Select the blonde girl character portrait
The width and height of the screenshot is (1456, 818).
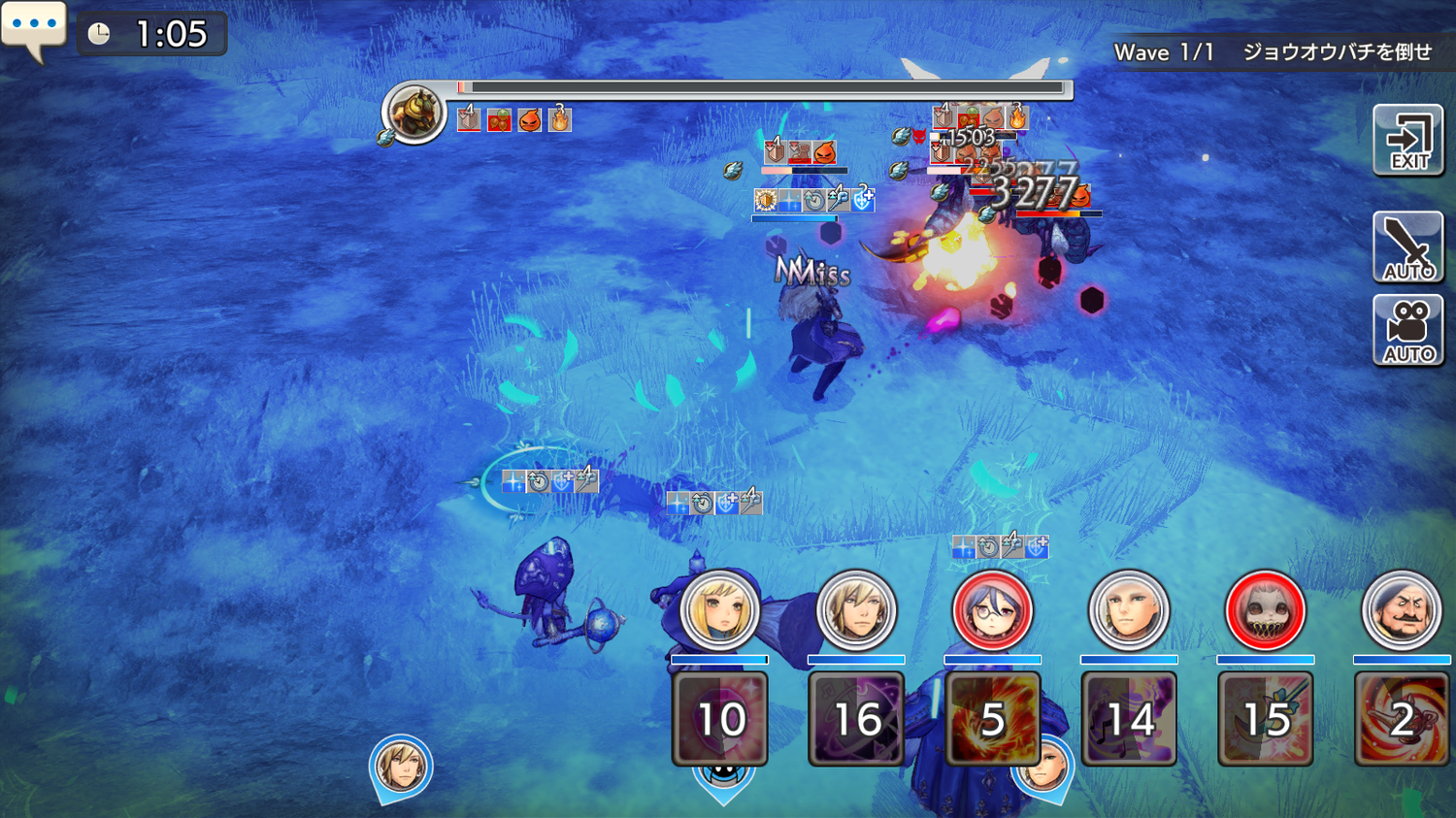719,610
